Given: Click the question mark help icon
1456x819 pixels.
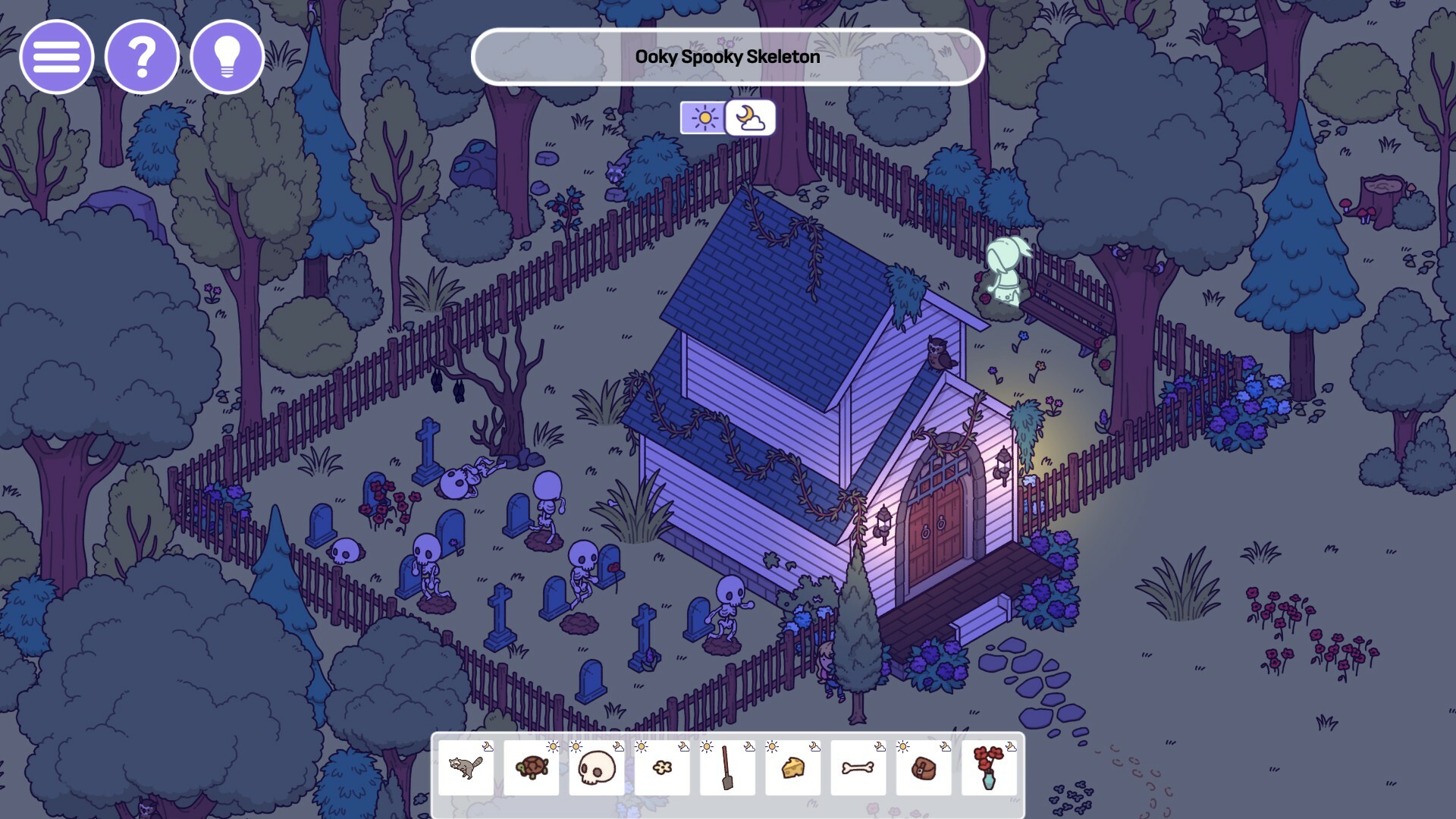Looking at the screenshot, I should (x=142, y=56).
